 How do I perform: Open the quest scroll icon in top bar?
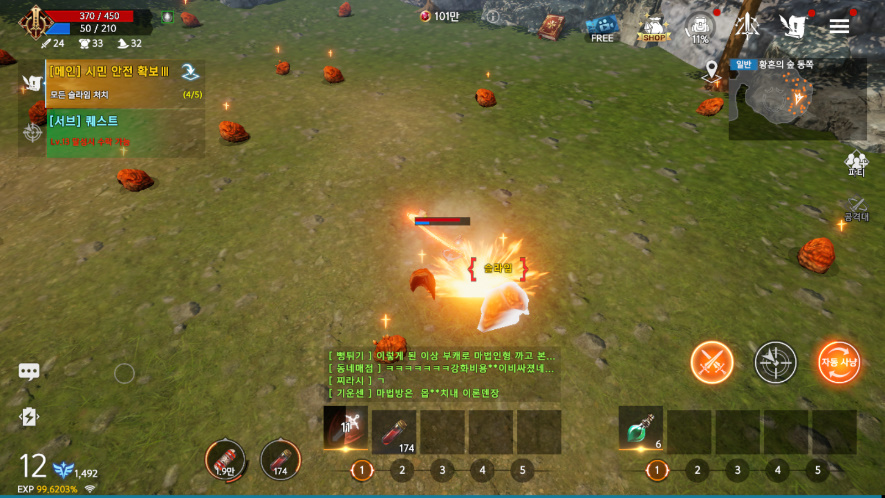tap(793, 27)
